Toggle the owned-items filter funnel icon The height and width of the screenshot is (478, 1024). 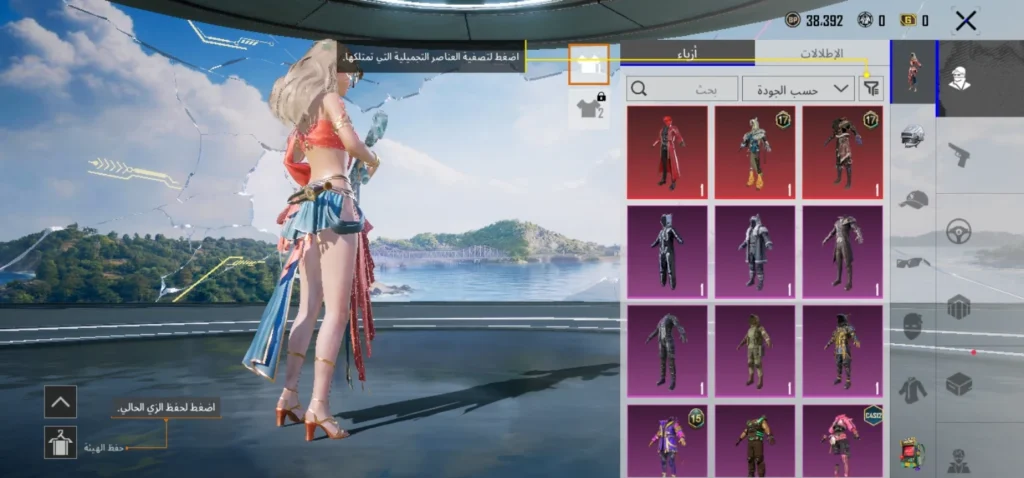(x=872, y=89)
